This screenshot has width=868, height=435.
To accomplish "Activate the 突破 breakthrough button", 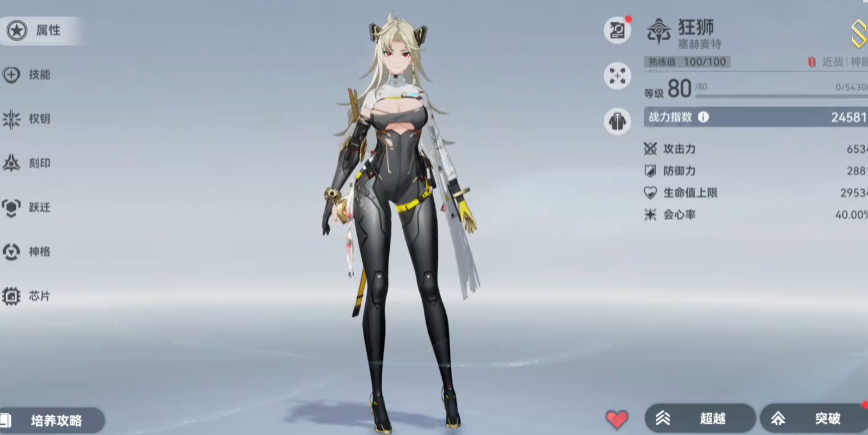I will tap(814, 419).
